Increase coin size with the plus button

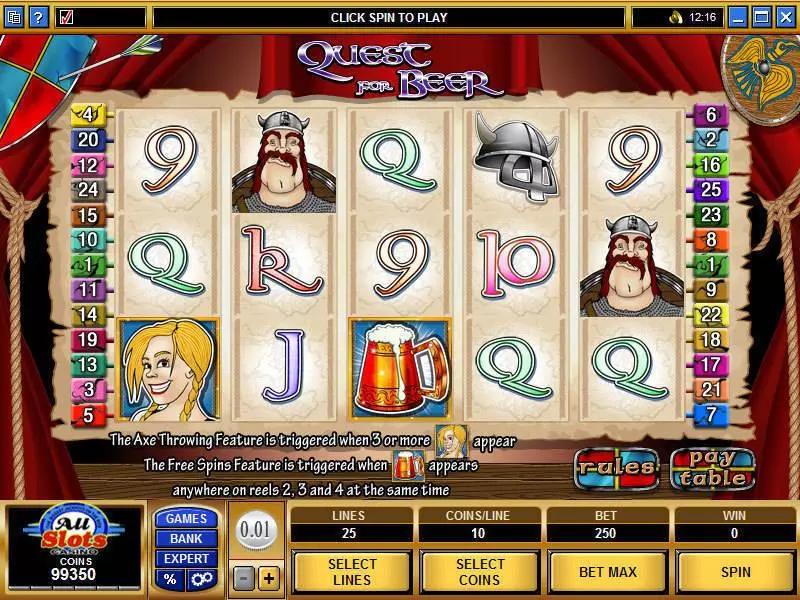click(268, 579)
